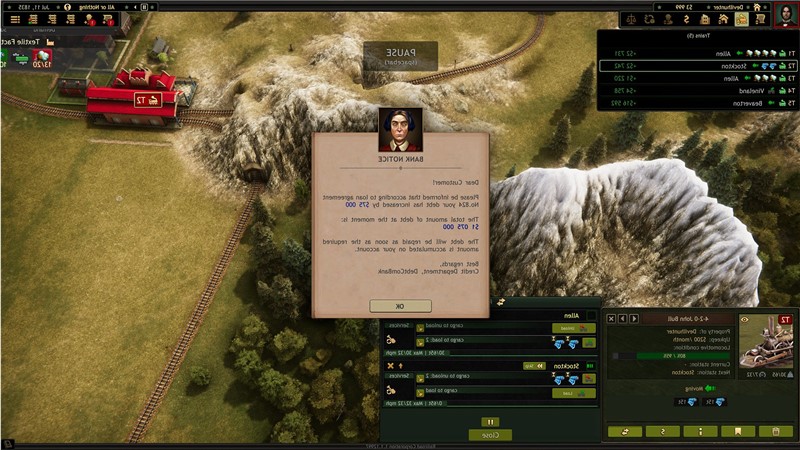
Task: Confirm the Bank Notice with OK
Action: pos(400,305)
